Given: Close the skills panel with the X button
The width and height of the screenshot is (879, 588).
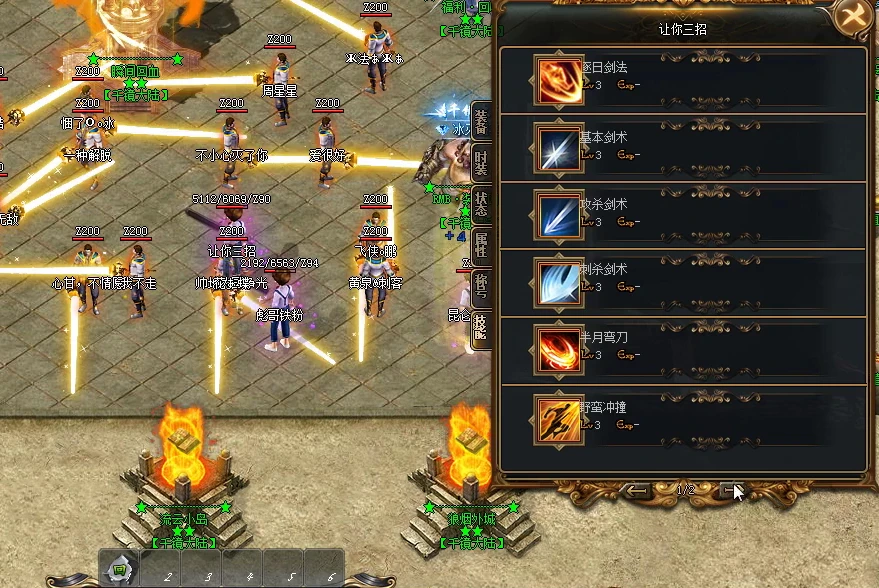Looking at the screenshot, I should [854, 17].
